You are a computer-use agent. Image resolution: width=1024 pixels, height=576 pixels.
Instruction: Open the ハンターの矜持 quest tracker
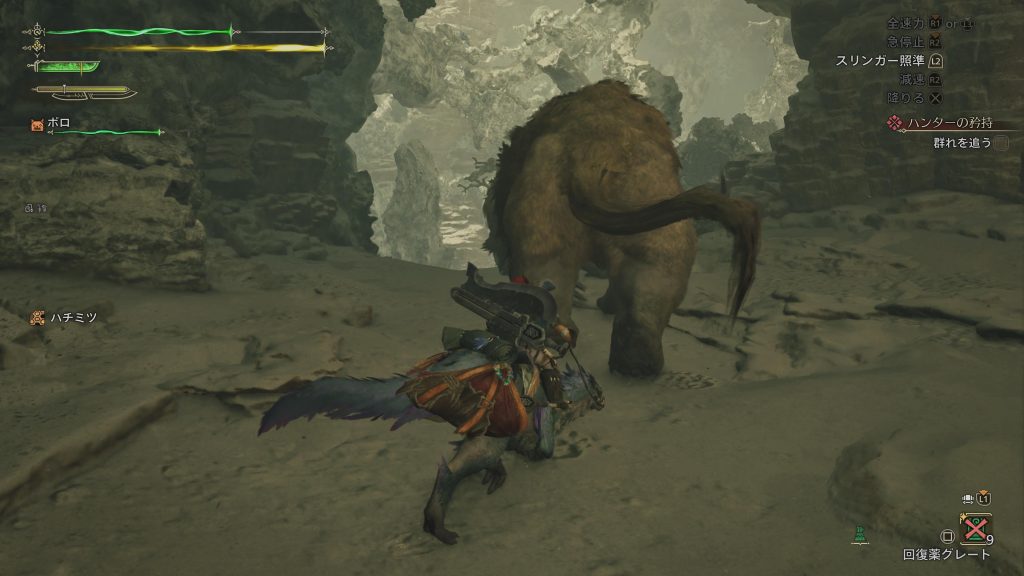point(941,123)
